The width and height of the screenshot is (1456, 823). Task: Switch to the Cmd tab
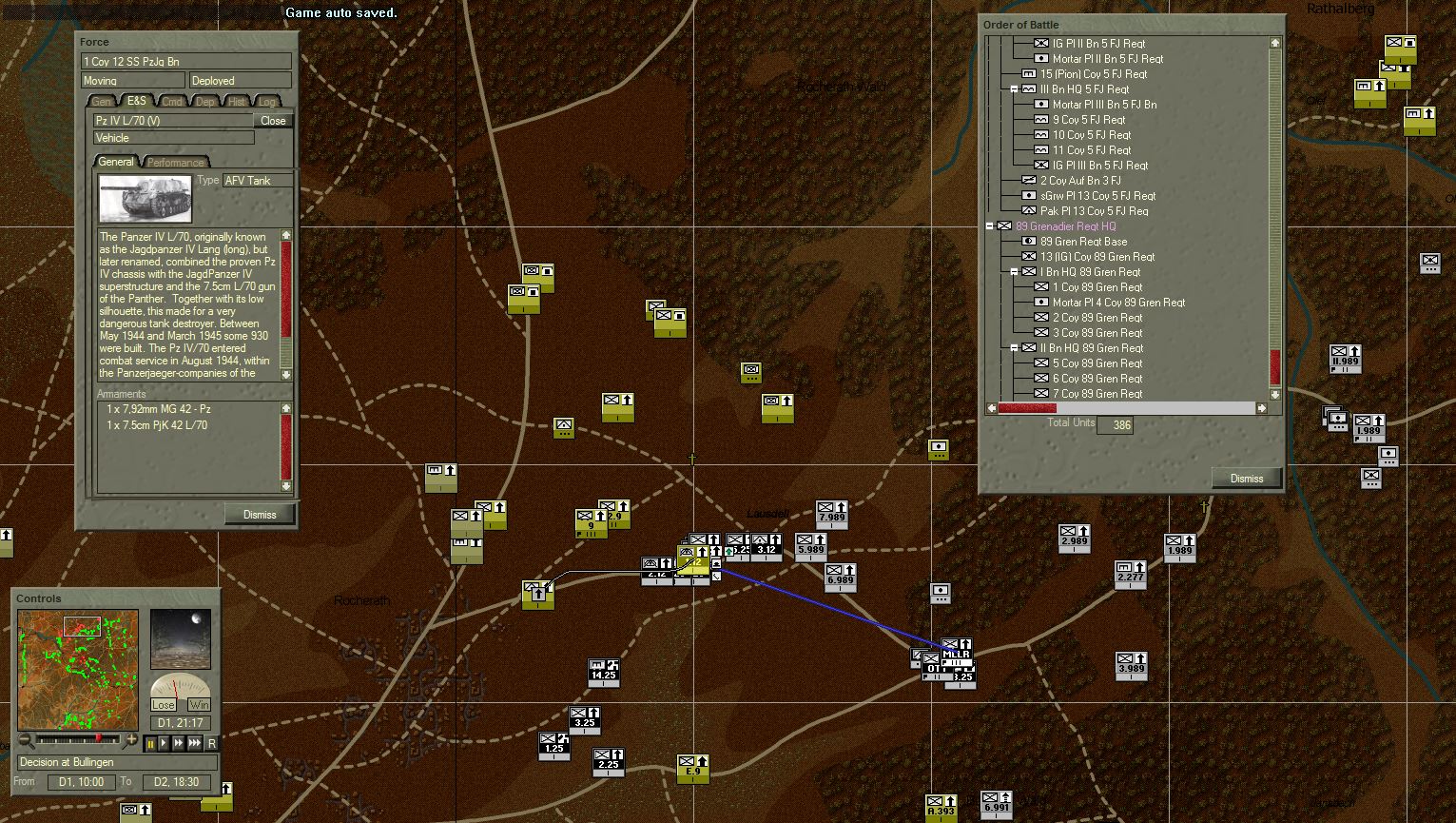(x=171, y=101)
